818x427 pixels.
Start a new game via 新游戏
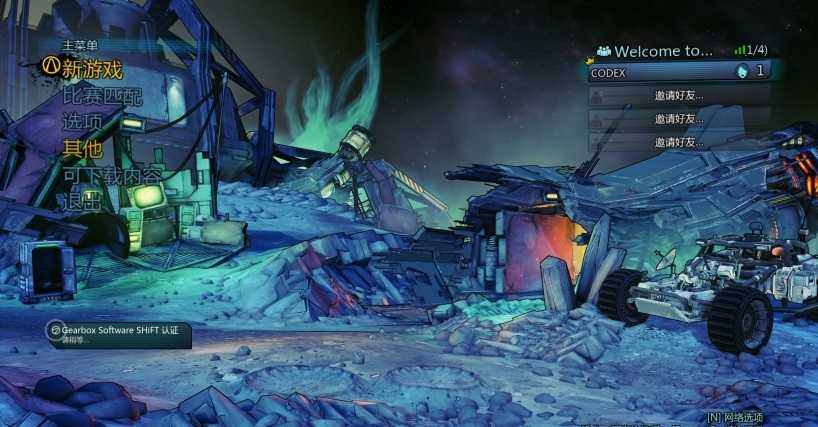(91, 70)
